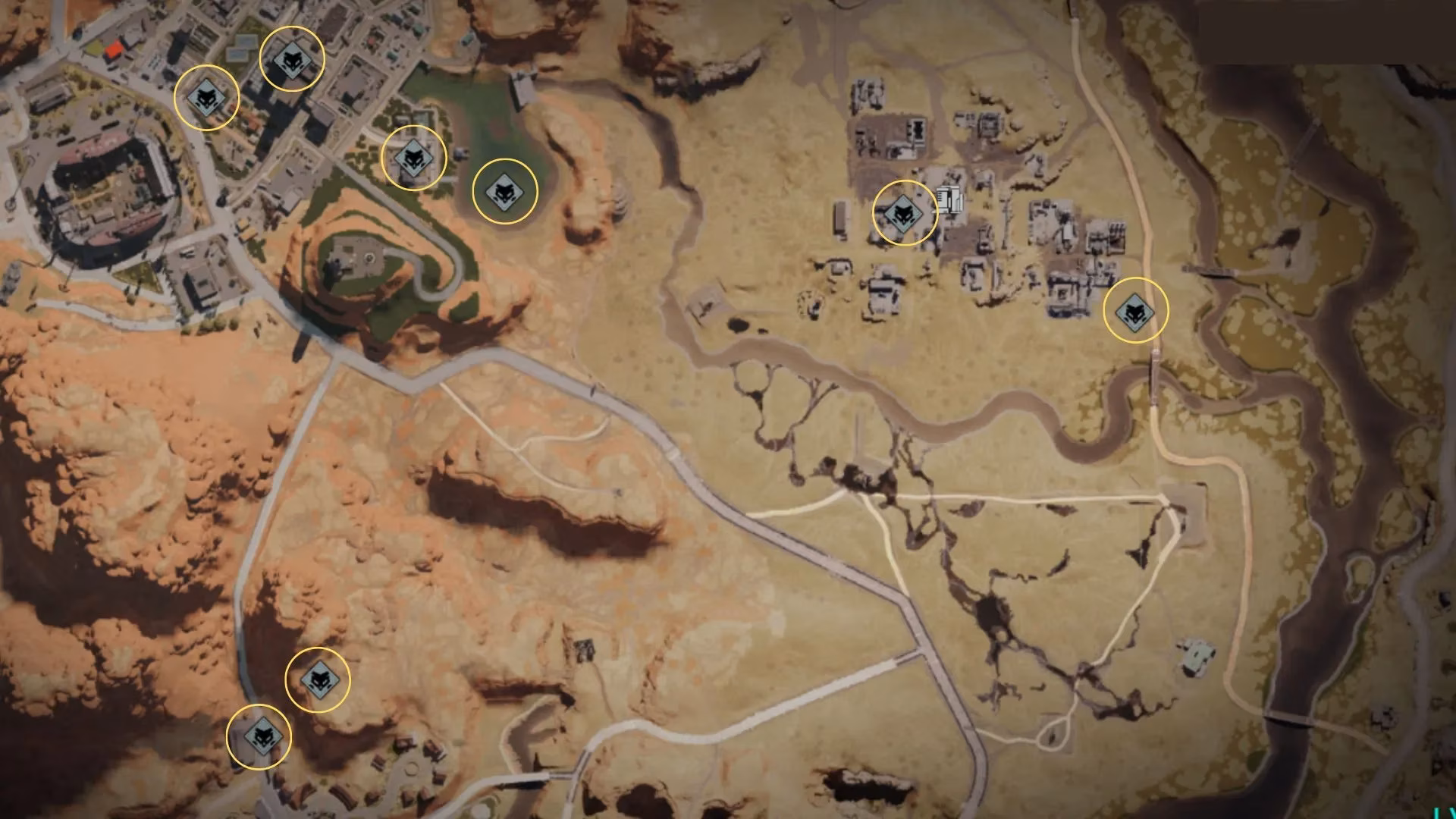1456x819 pixels.
Task: Click the wolf marker inside the industrial complex
Action: pos(904,213)
